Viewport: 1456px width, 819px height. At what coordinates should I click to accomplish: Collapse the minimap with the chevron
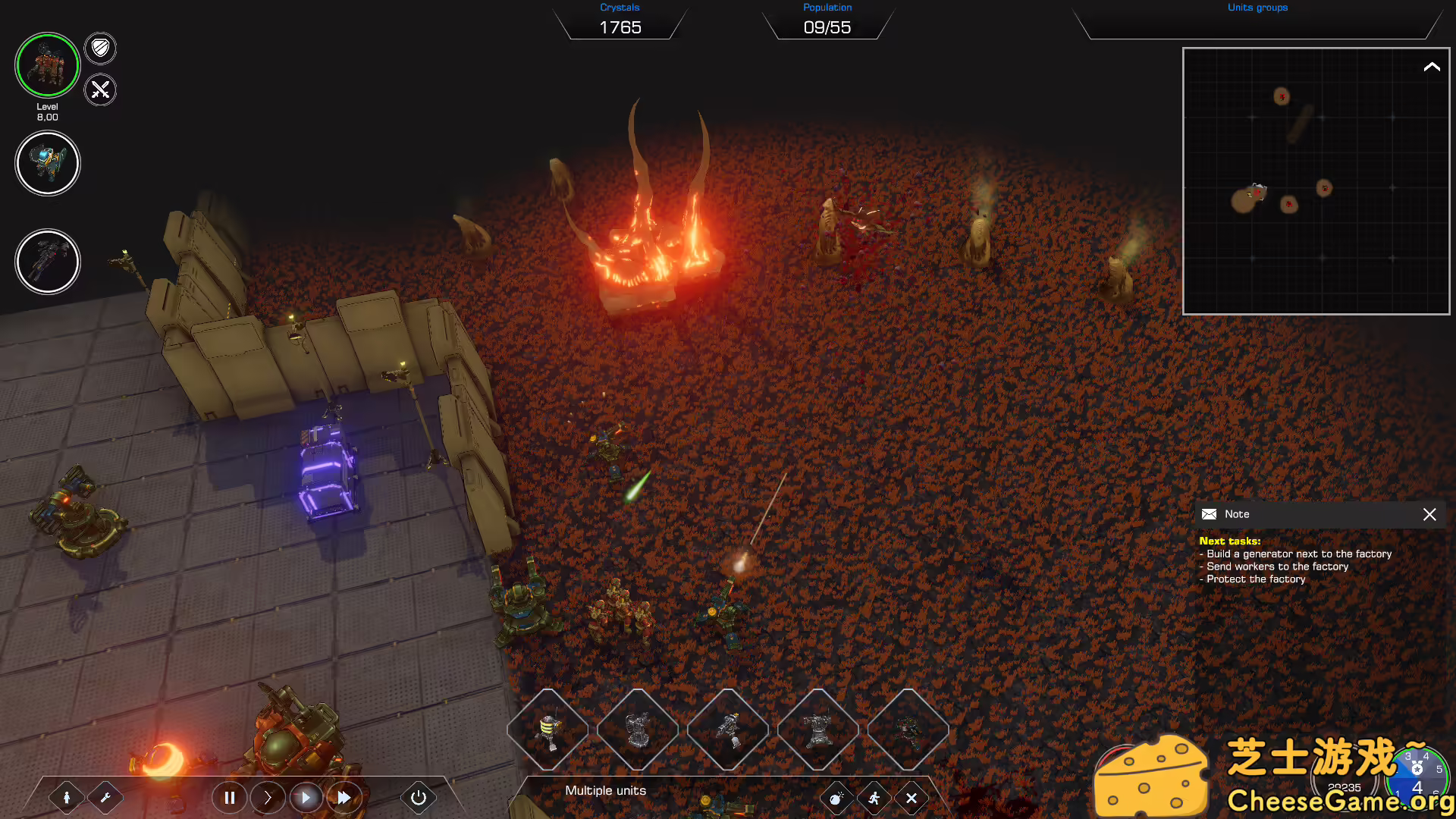1432,66
